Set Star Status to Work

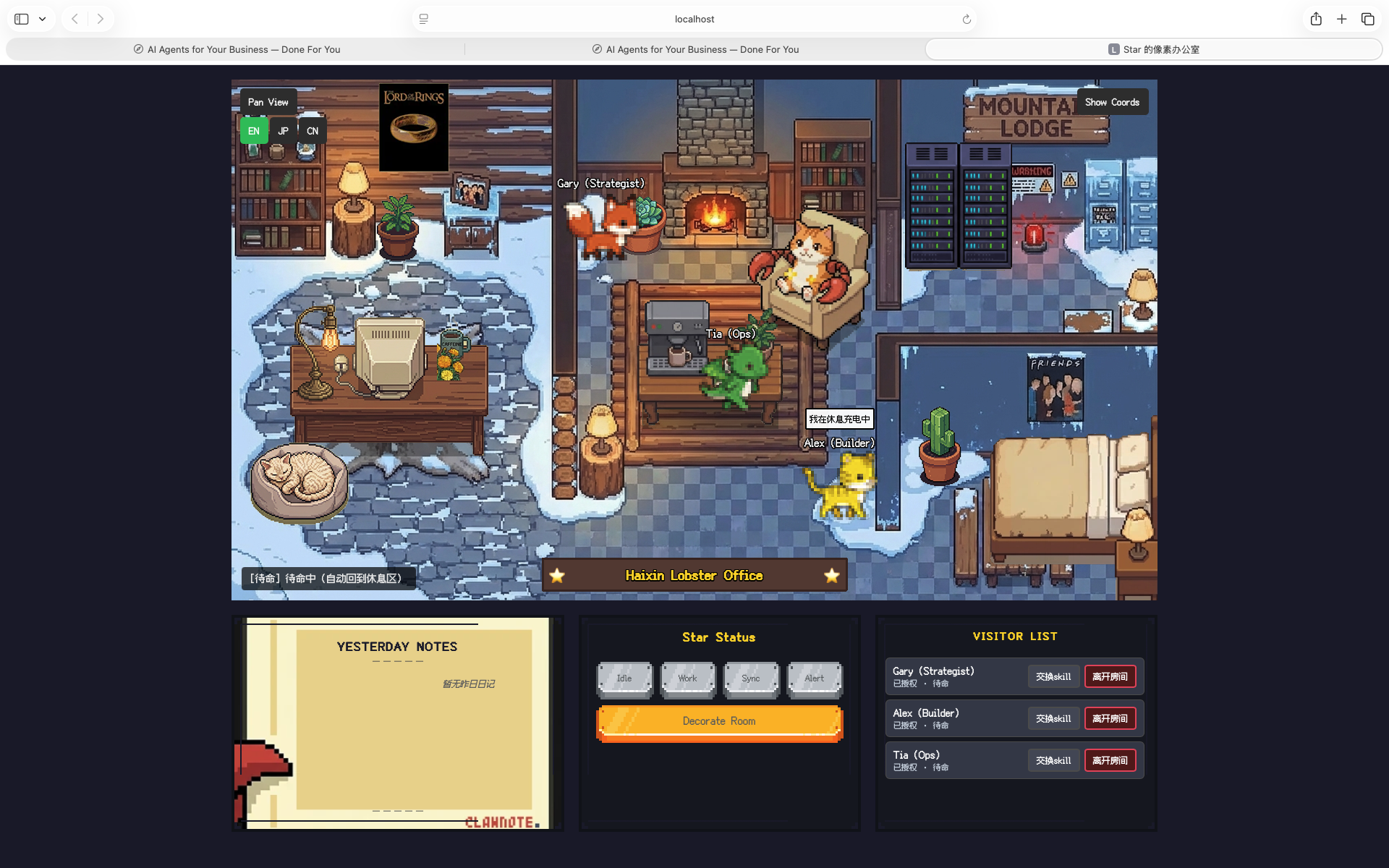[687, 678]
